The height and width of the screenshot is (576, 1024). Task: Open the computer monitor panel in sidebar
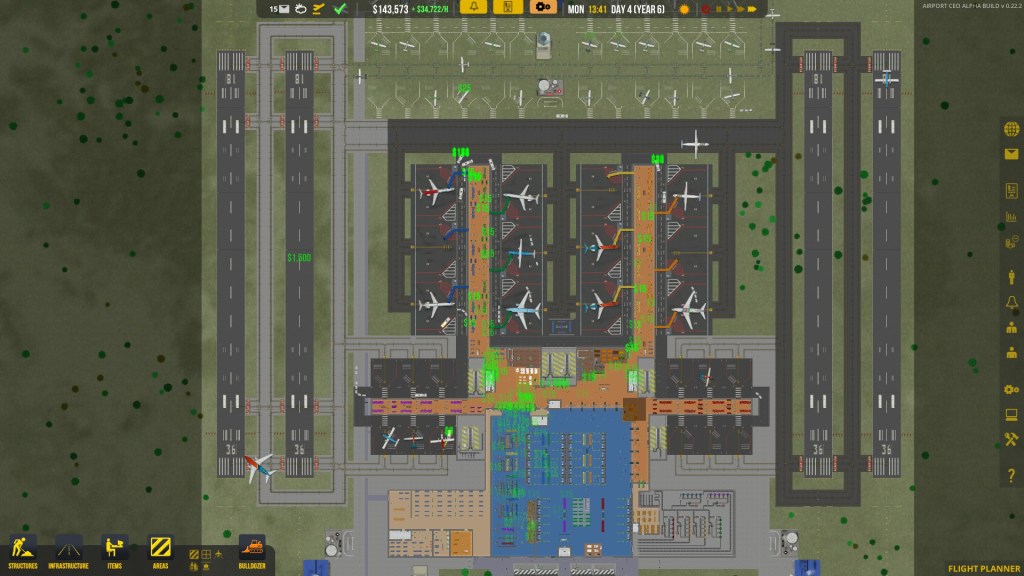1011,415
